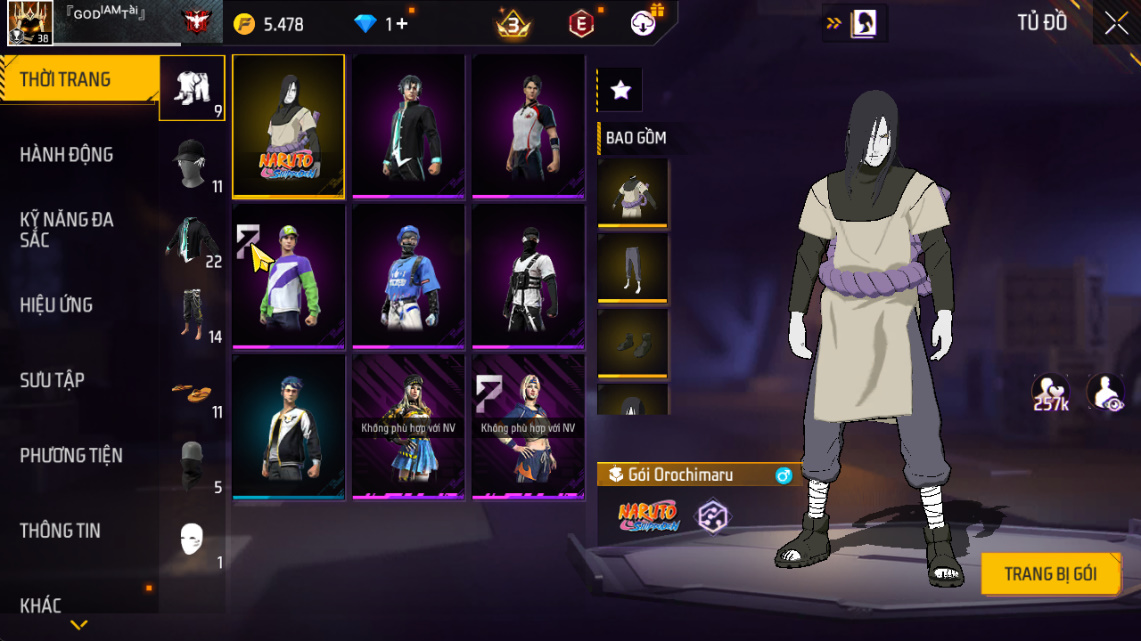Open the Thời Trang fashion category
Viewport: 1141px width, 641px height.
pos(66,80)
